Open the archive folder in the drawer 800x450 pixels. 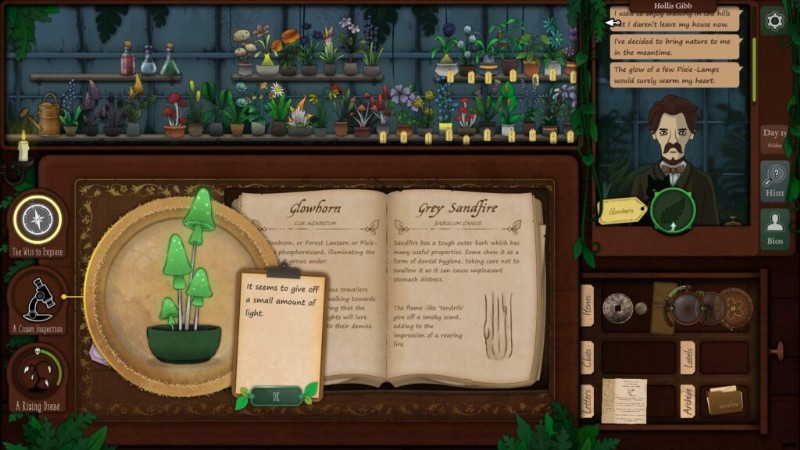(x=722, y=399)
